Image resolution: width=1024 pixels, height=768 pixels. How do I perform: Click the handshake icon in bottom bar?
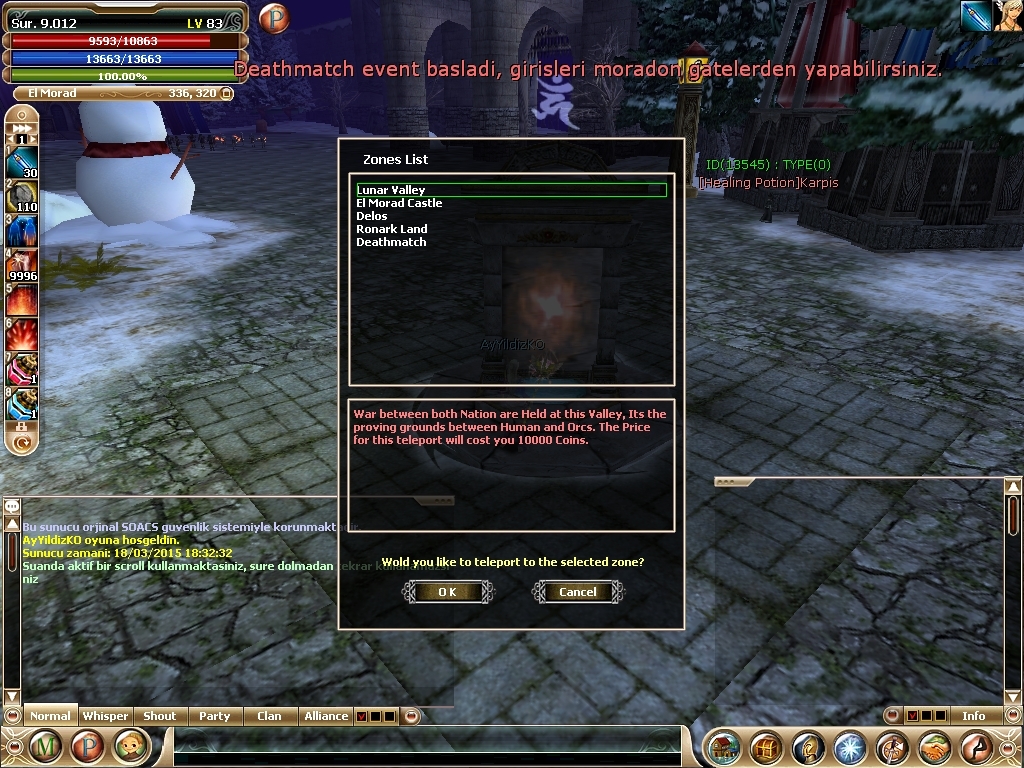click(934, 747)
